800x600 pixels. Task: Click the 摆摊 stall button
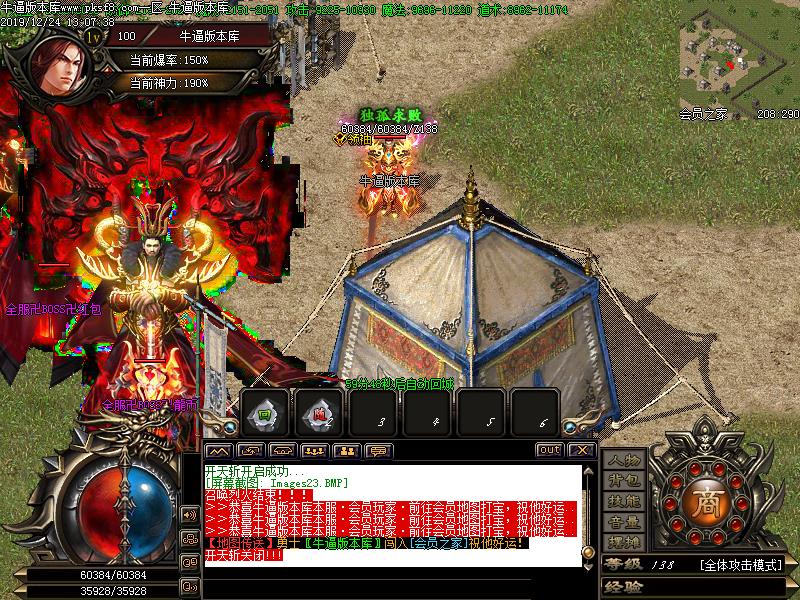624,542
